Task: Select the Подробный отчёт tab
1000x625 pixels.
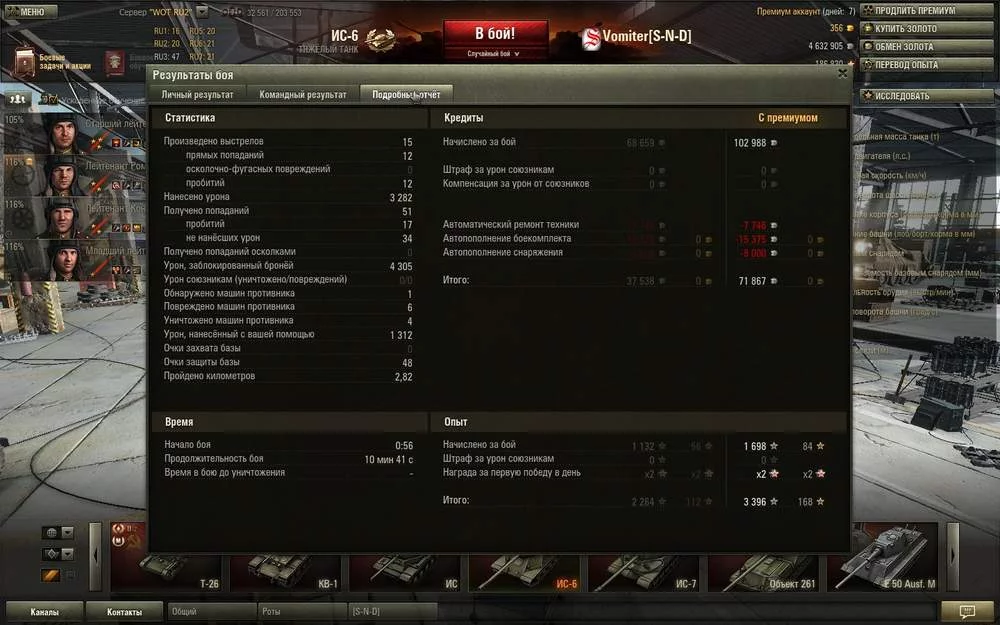Action: click(406, 94)
